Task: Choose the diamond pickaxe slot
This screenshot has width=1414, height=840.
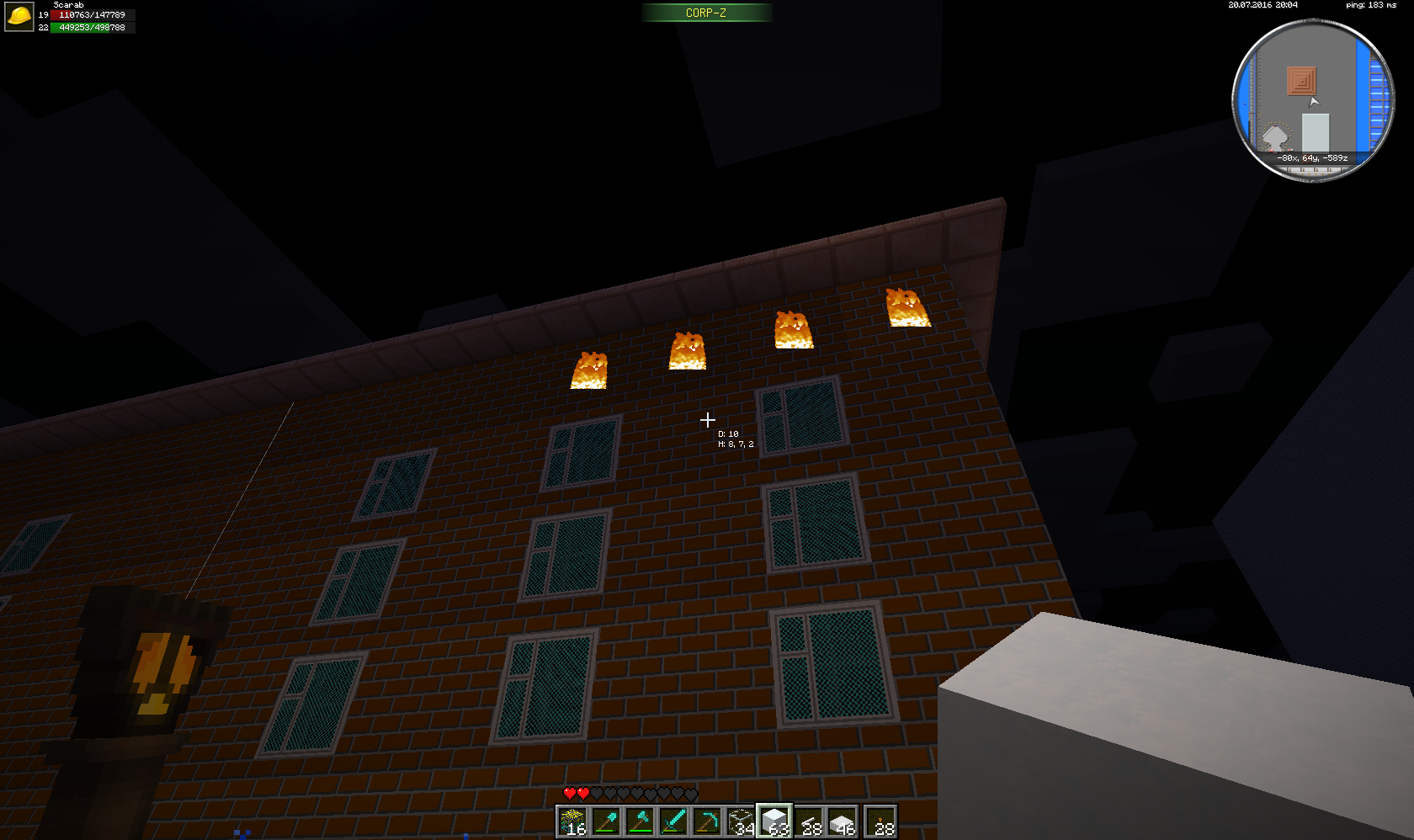Action: coord(707,821)
